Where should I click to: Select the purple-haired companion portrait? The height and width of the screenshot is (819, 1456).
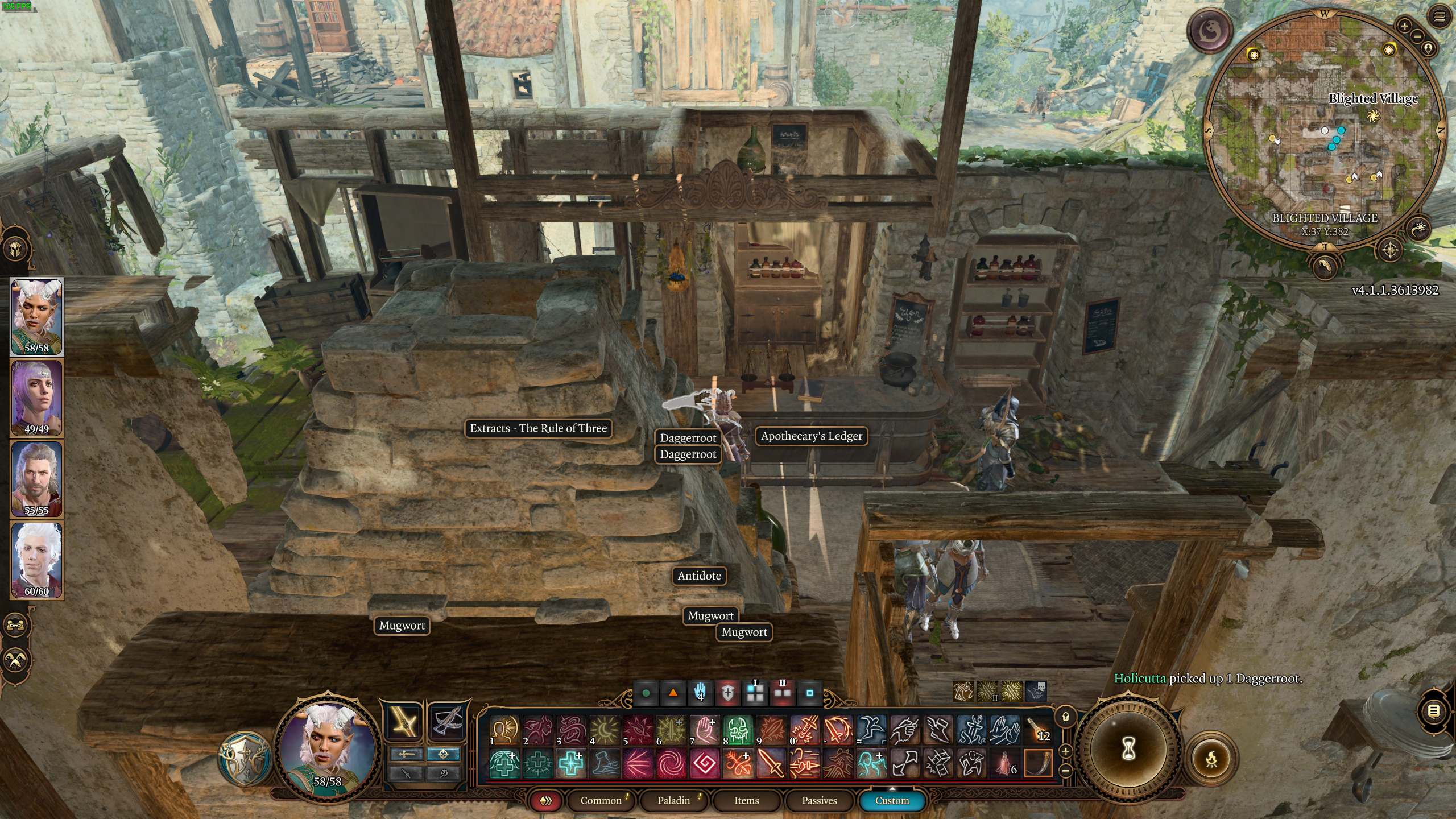pyautogui.click(x=37, y=398)
